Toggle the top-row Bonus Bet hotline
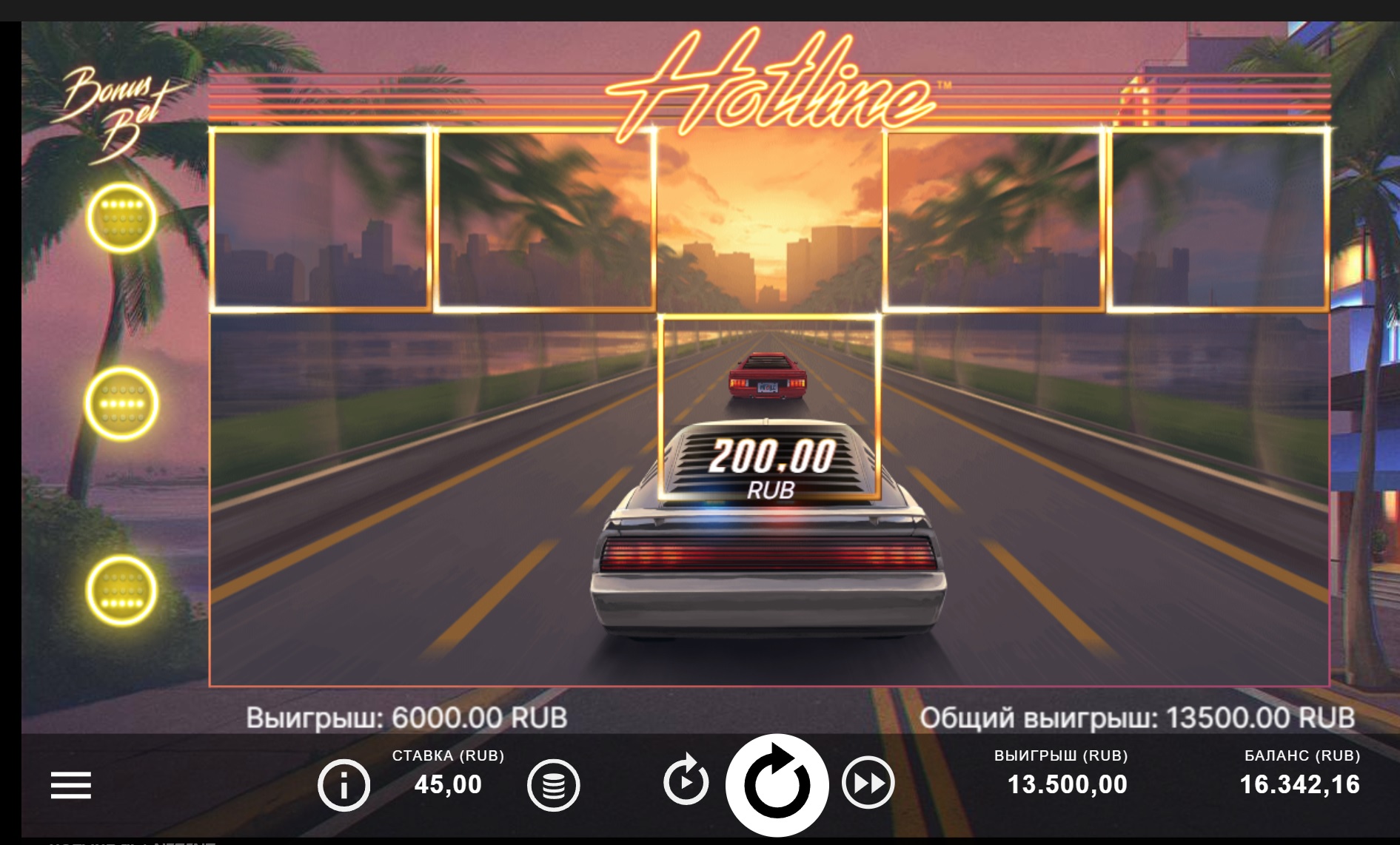This screenshot has height=845, width=1400. 121,218
